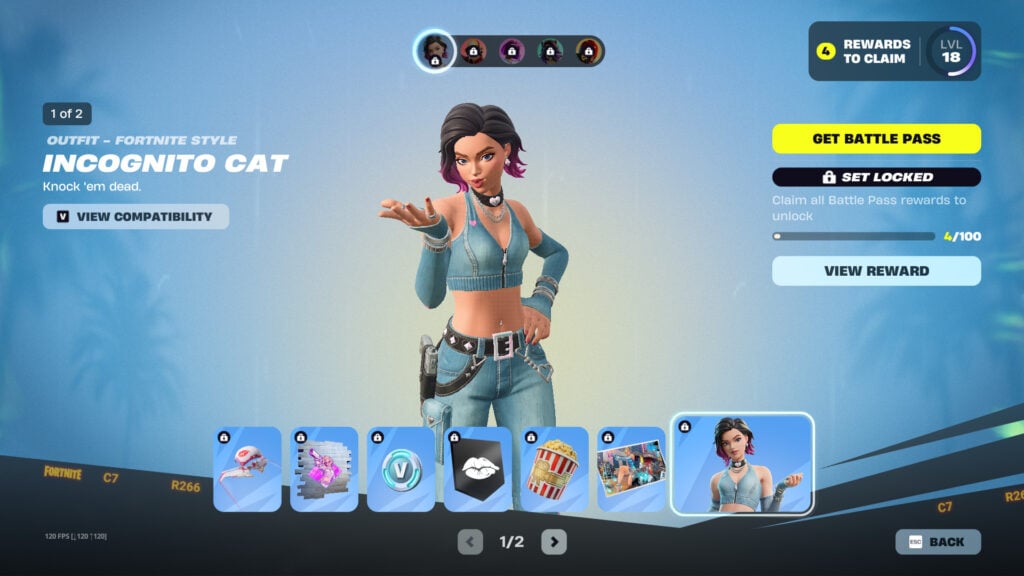
Task: Select the highlighted Incognito Cat portrait tab
Action: point(435,51)
